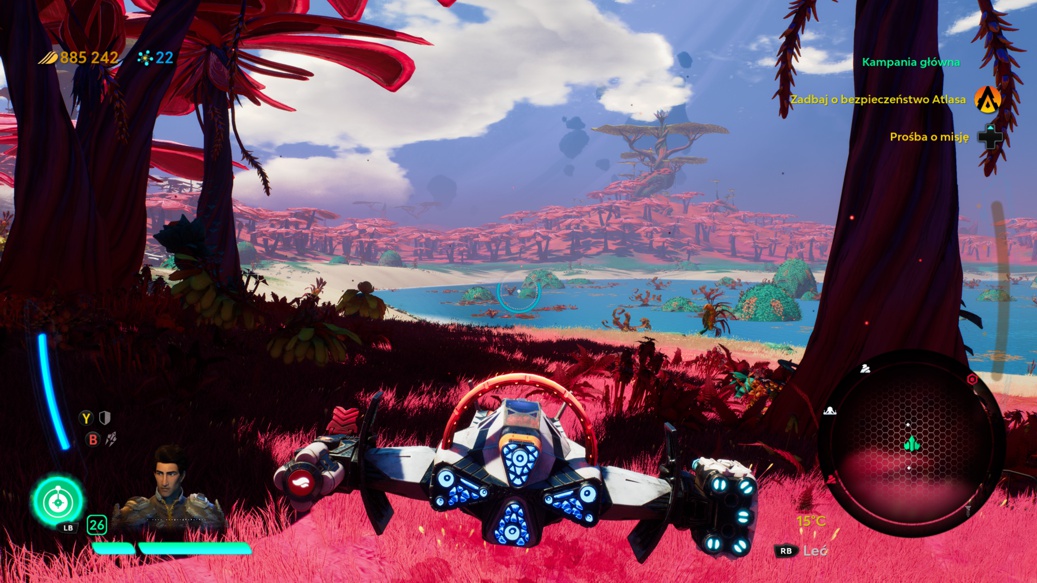Viewport: 1037px width, 583px height.
Task: Click the red hexagon marker on minimap
Action: (971, 380)
